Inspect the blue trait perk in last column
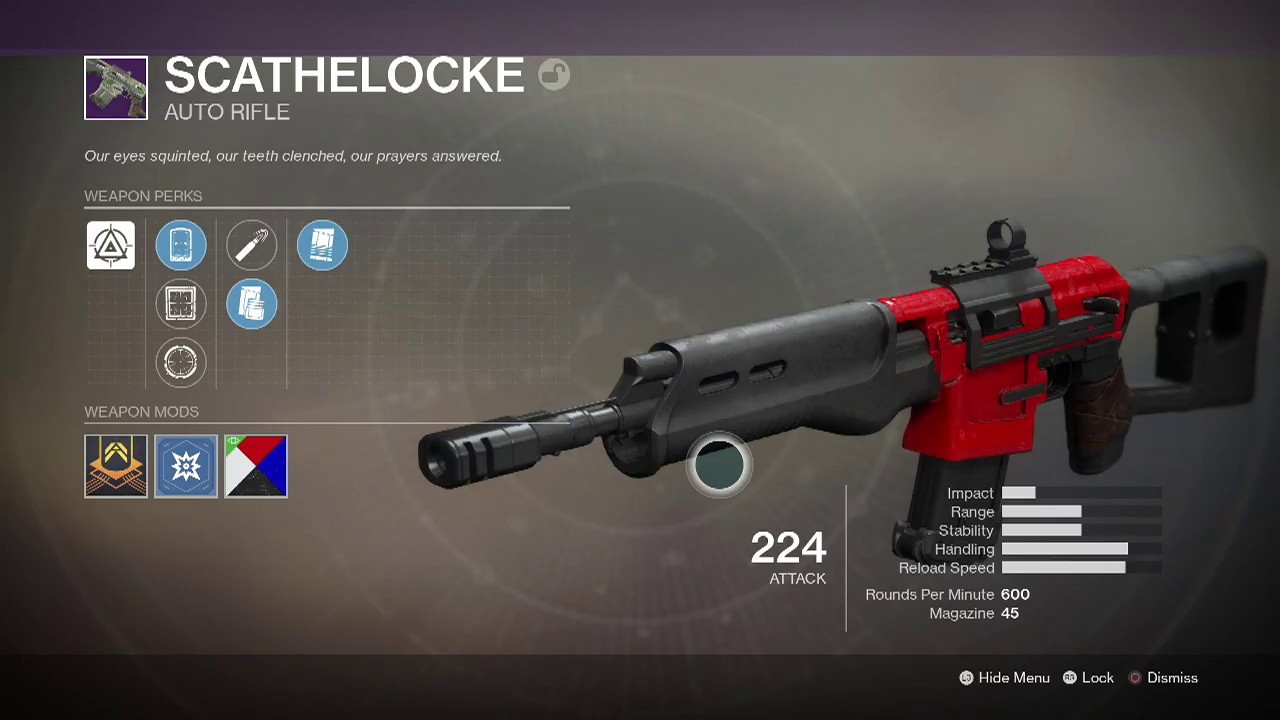This screenshot has height=720, width=1280. [x=322, y=245]
